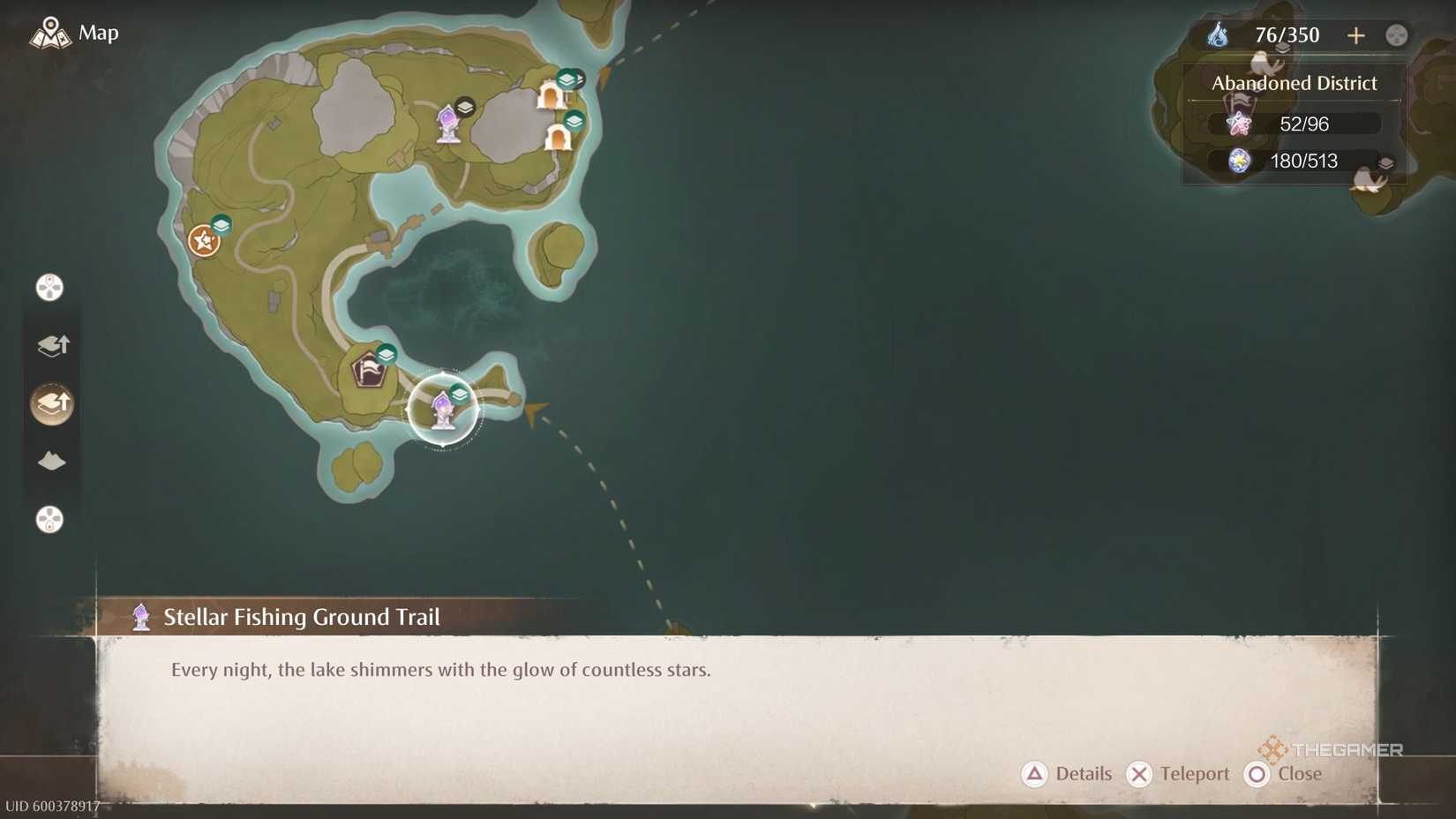Screen dimensions: 1456x819
Task: Click the plus to add resources
Action: (x=1356, y=35)
